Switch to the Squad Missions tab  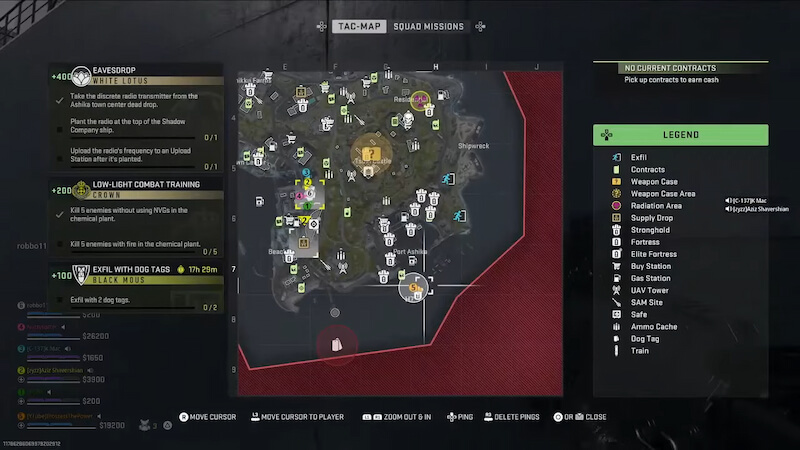(428, 26)
